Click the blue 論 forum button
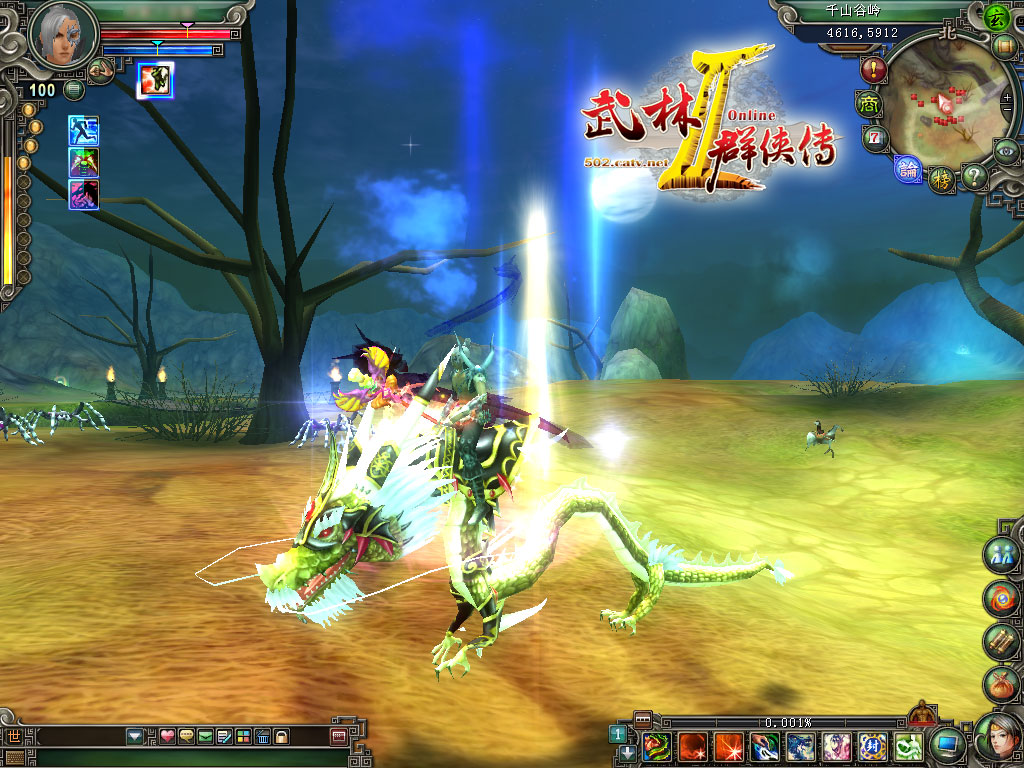Image resolution: width=1024 pixels, height=768 pixels. (x=908, y=170)
